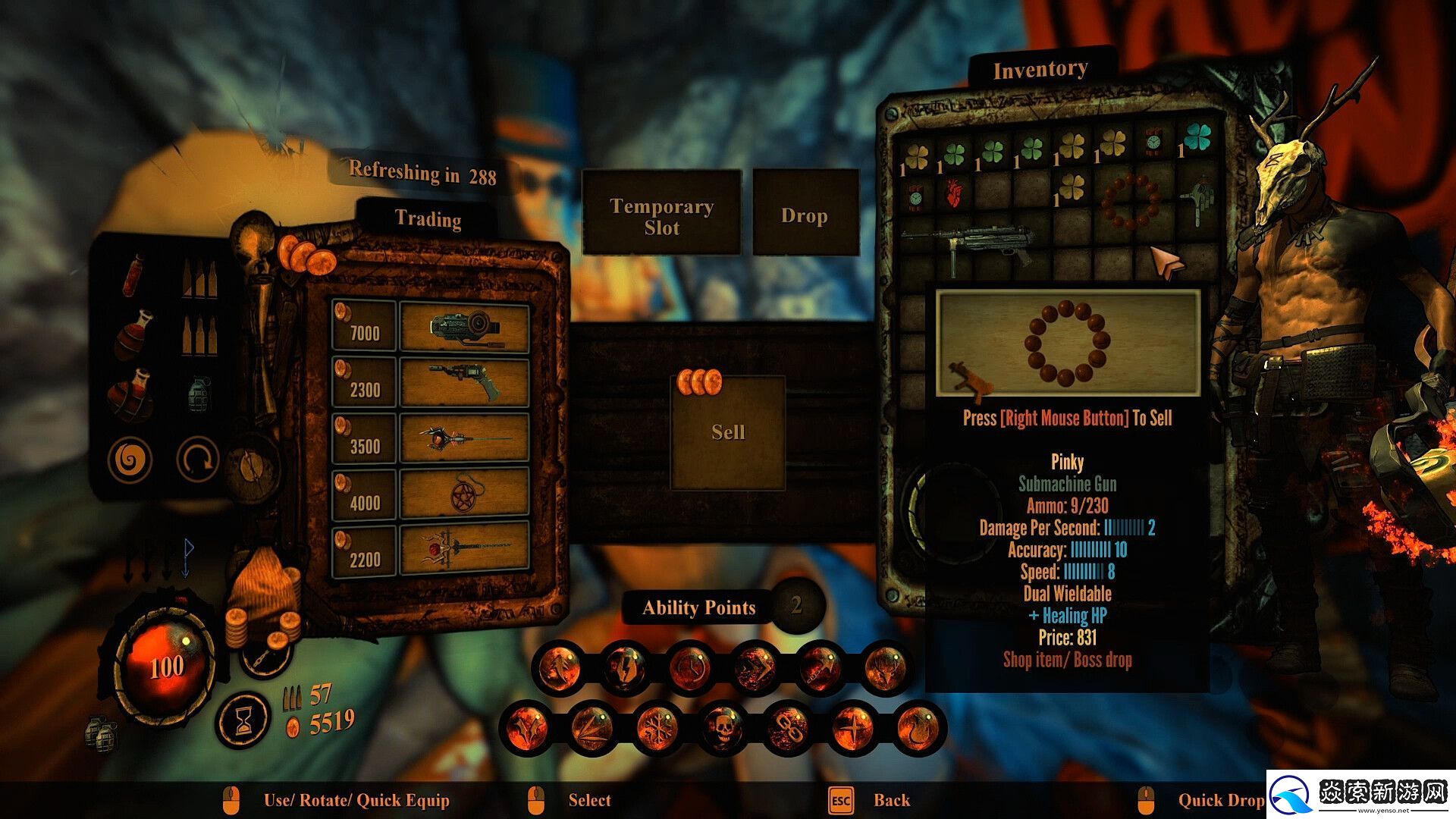Click the Sell box
The height and width of the screenshot is (819, 1456).
click(x=728, y=432)
